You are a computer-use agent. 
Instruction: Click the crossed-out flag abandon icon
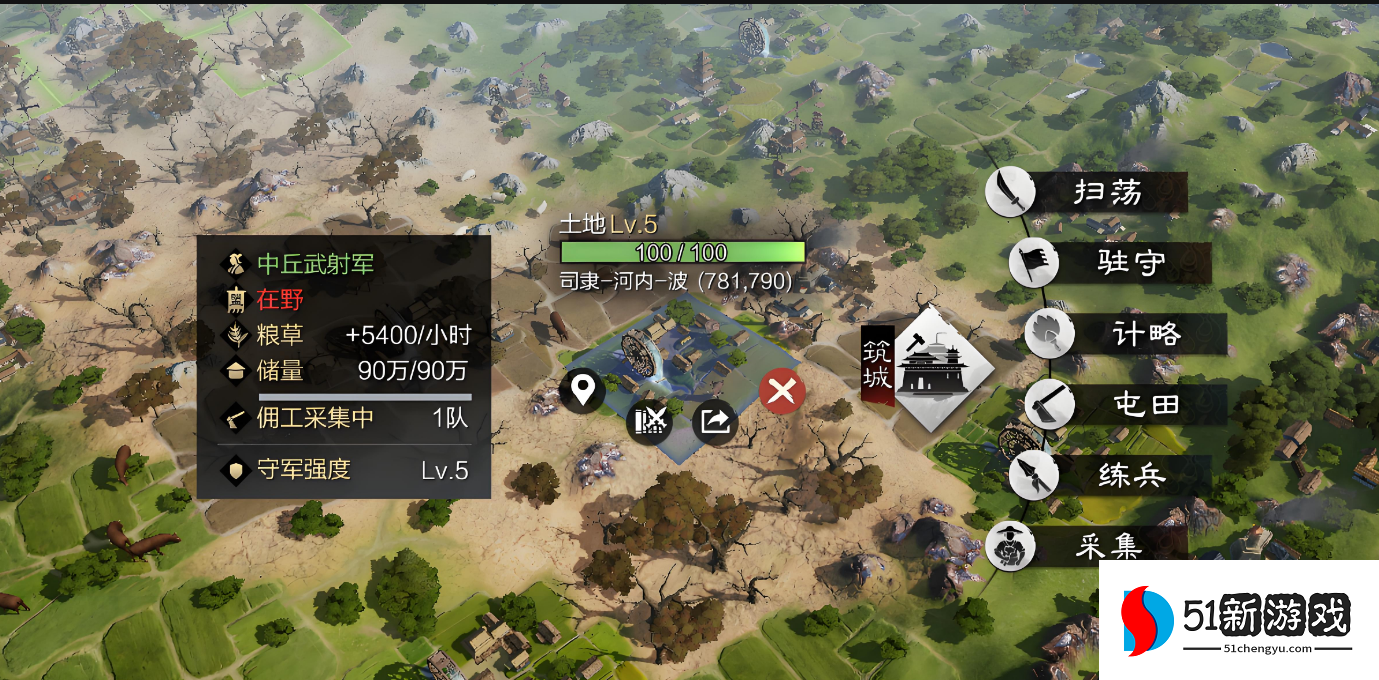649,422
